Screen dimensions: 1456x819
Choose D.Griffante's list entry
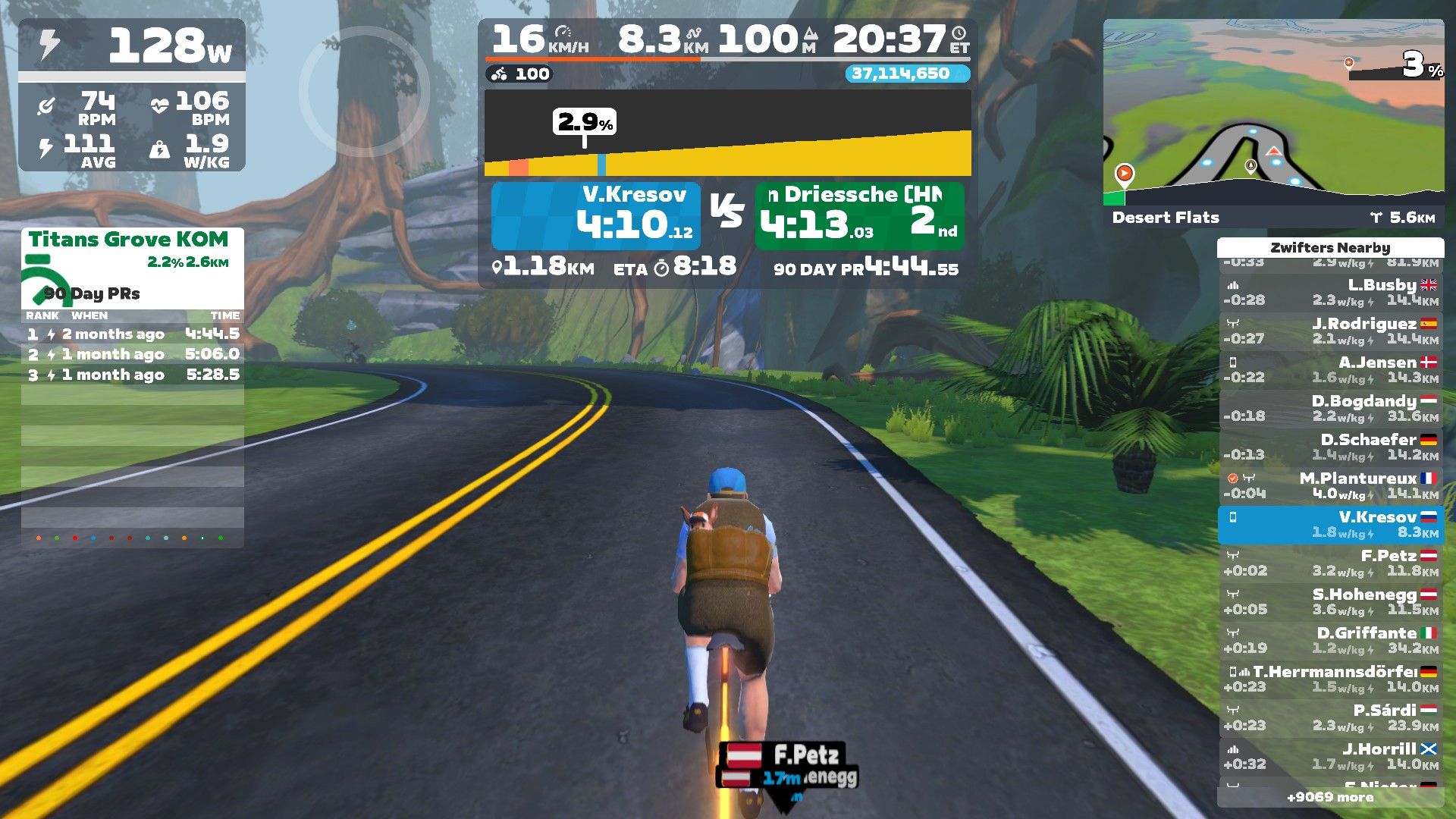point(1331,641)
